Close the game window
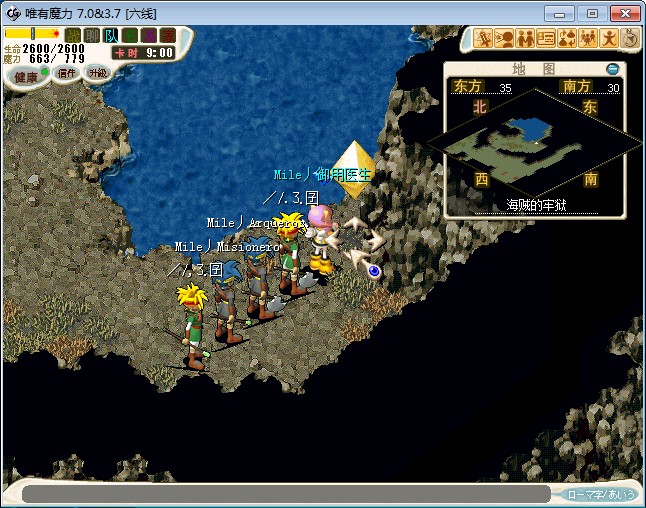 click(x=622, y=13)
